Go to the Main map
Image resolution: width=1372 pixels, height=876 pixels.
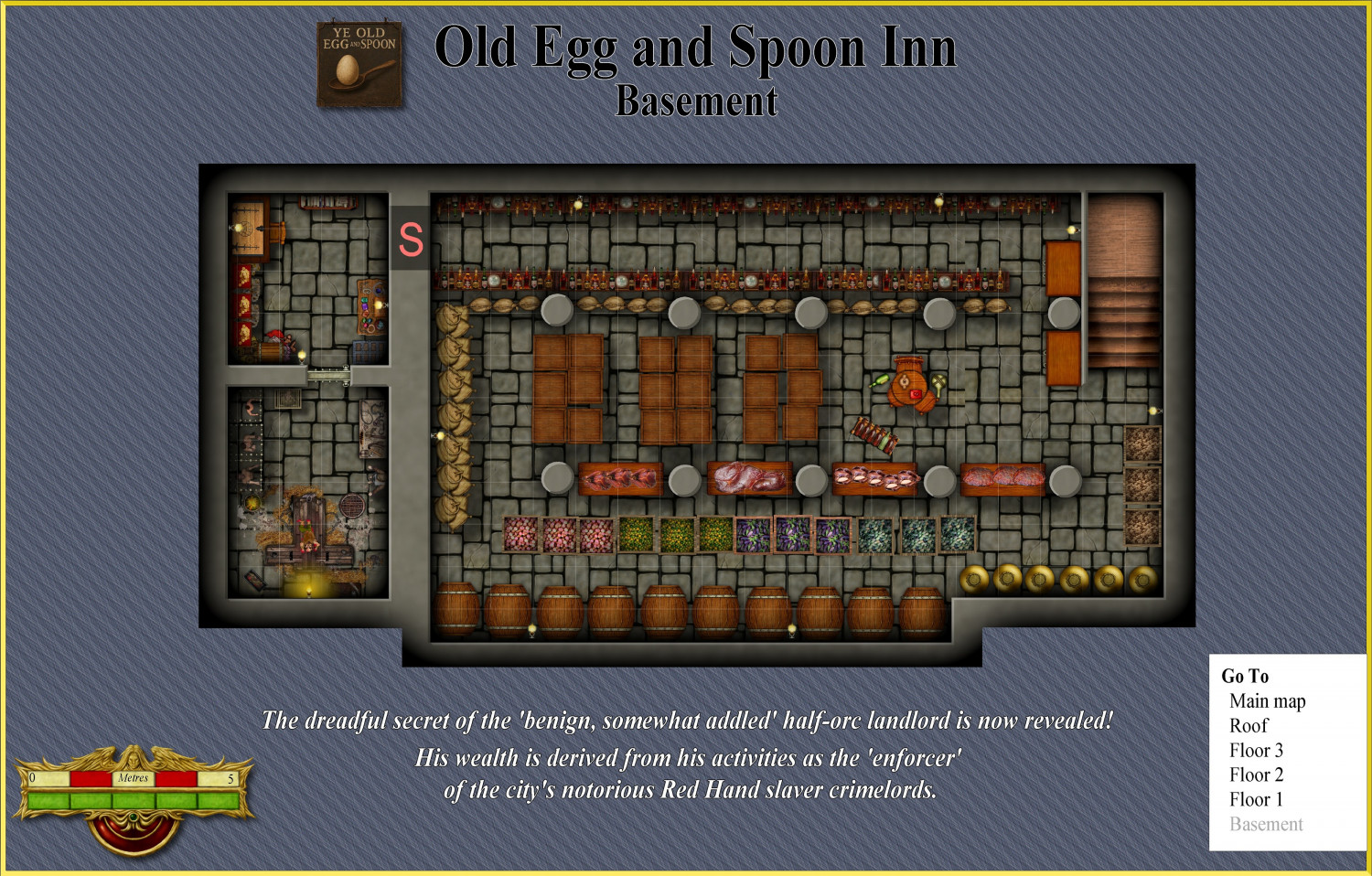(1267, 701)
